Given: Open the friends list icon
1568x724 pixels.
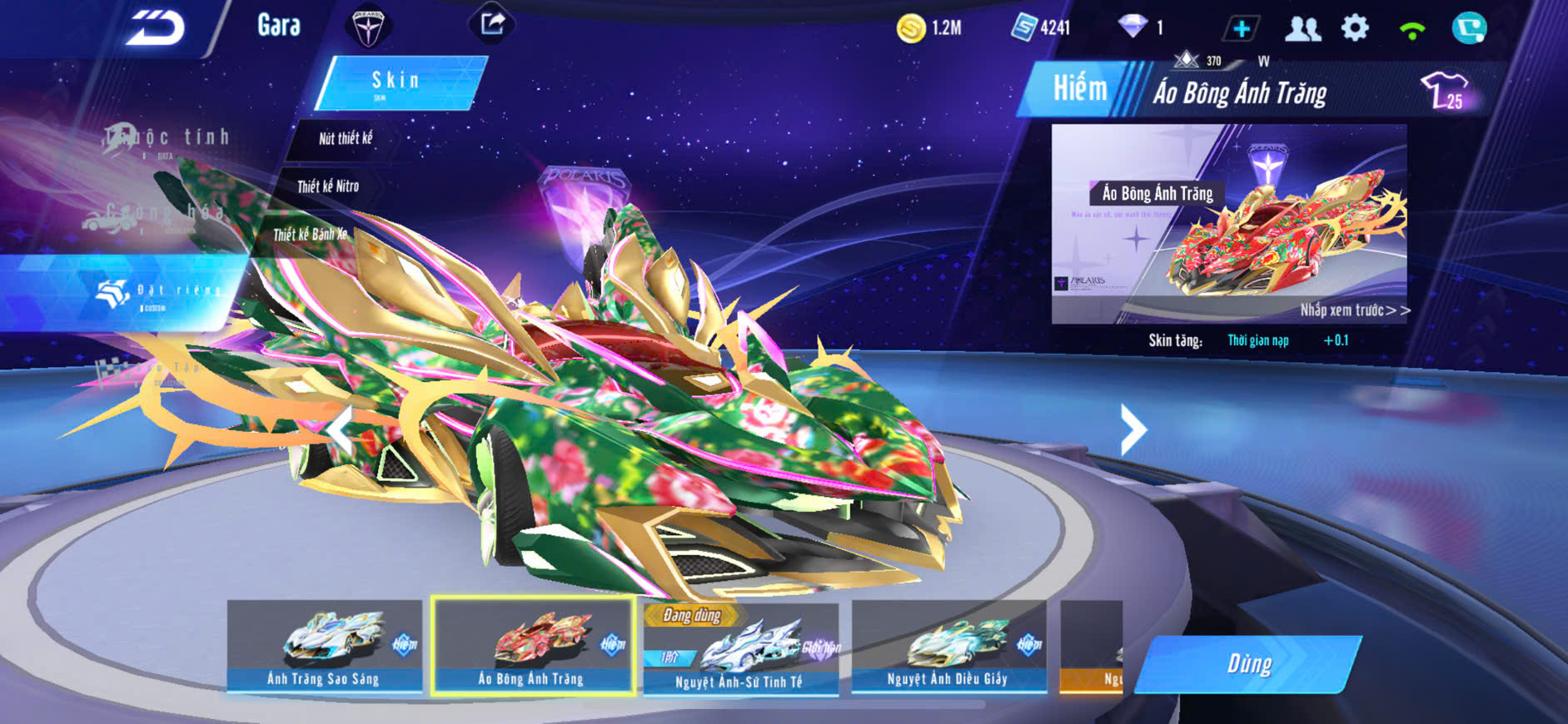Looking at the screenshot, I should pyautogui.click(x=1302, y=29).
